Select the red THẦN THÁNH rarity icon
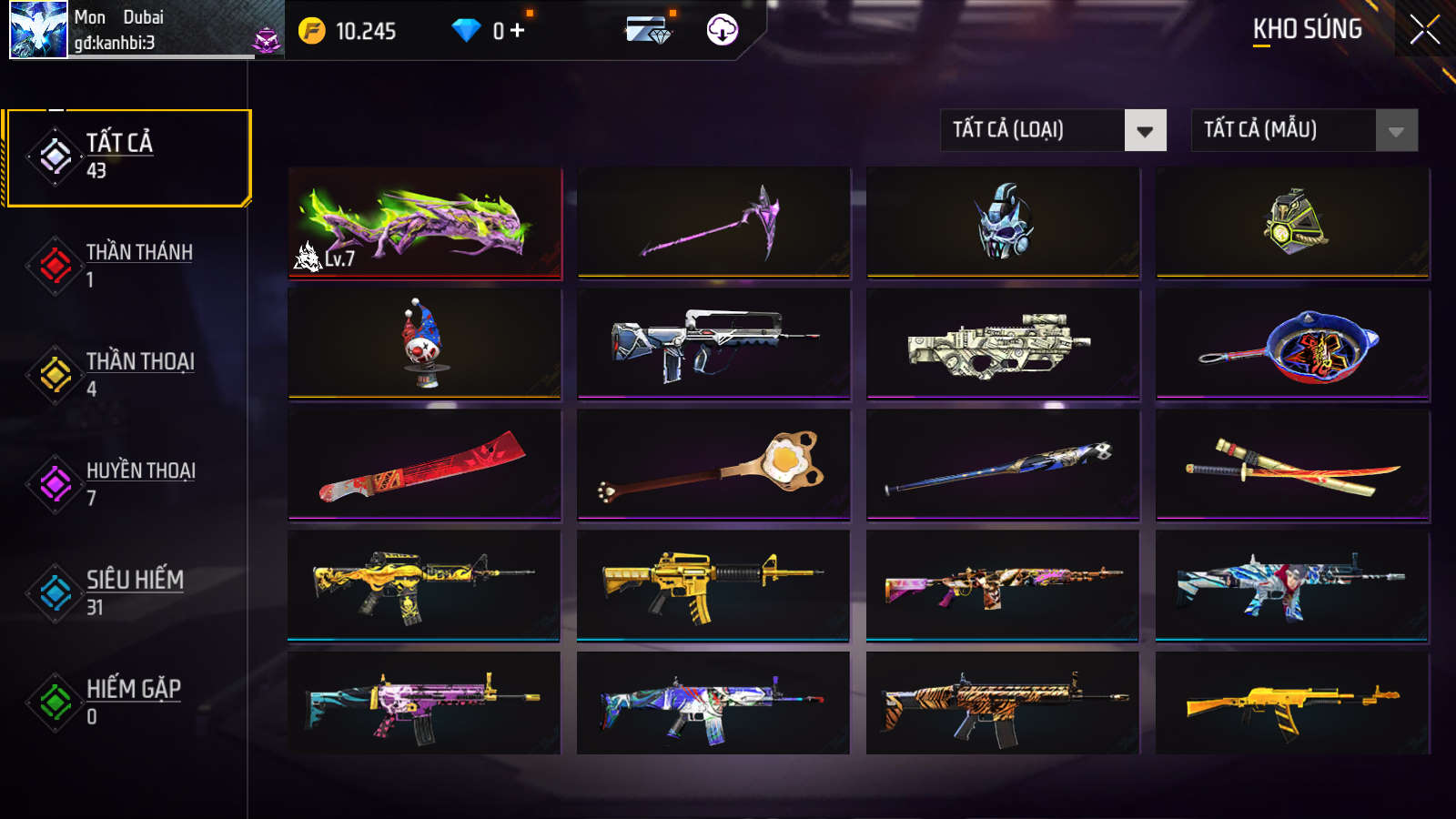1456x819 pixels. pyautogui.click(x=53, y=264)
